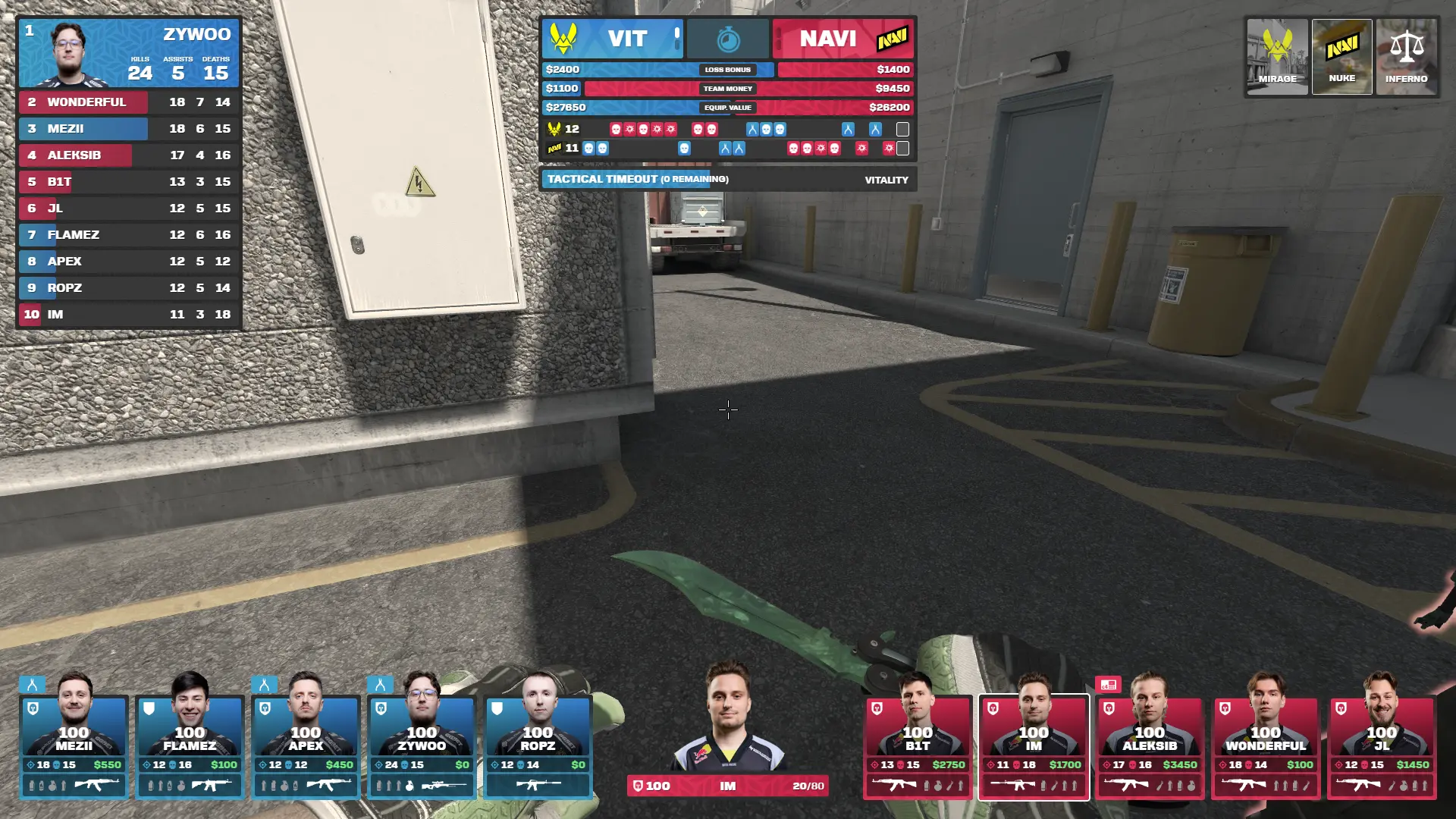The height and width of the screenshot is (819, 1456).
Task: Pick Wonderful's bottom player card
Action: (1266, 747)
